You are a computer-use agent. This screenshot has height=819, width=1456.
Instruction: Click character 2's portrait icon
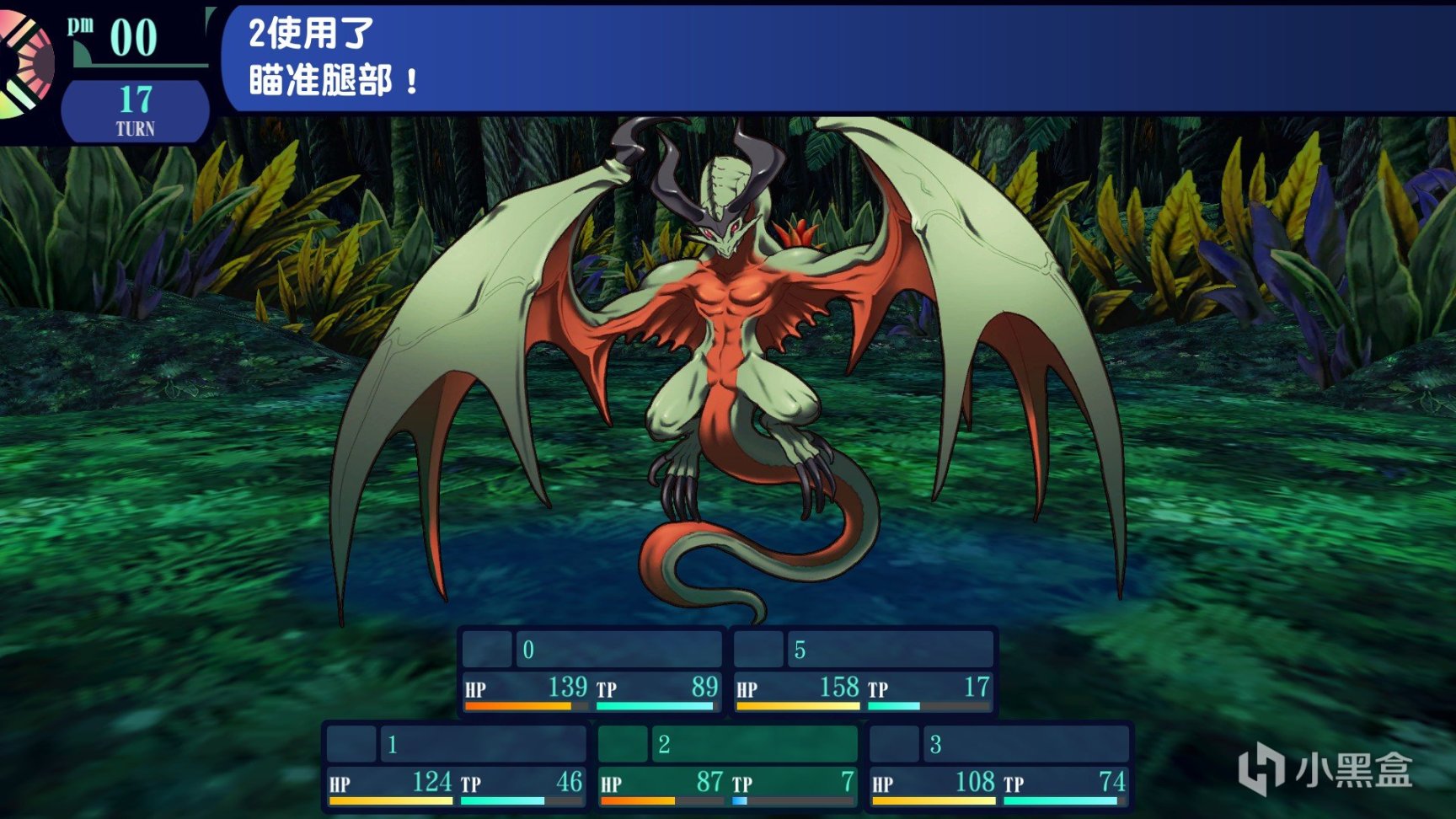pyautogui.click(x=622, y=746)
